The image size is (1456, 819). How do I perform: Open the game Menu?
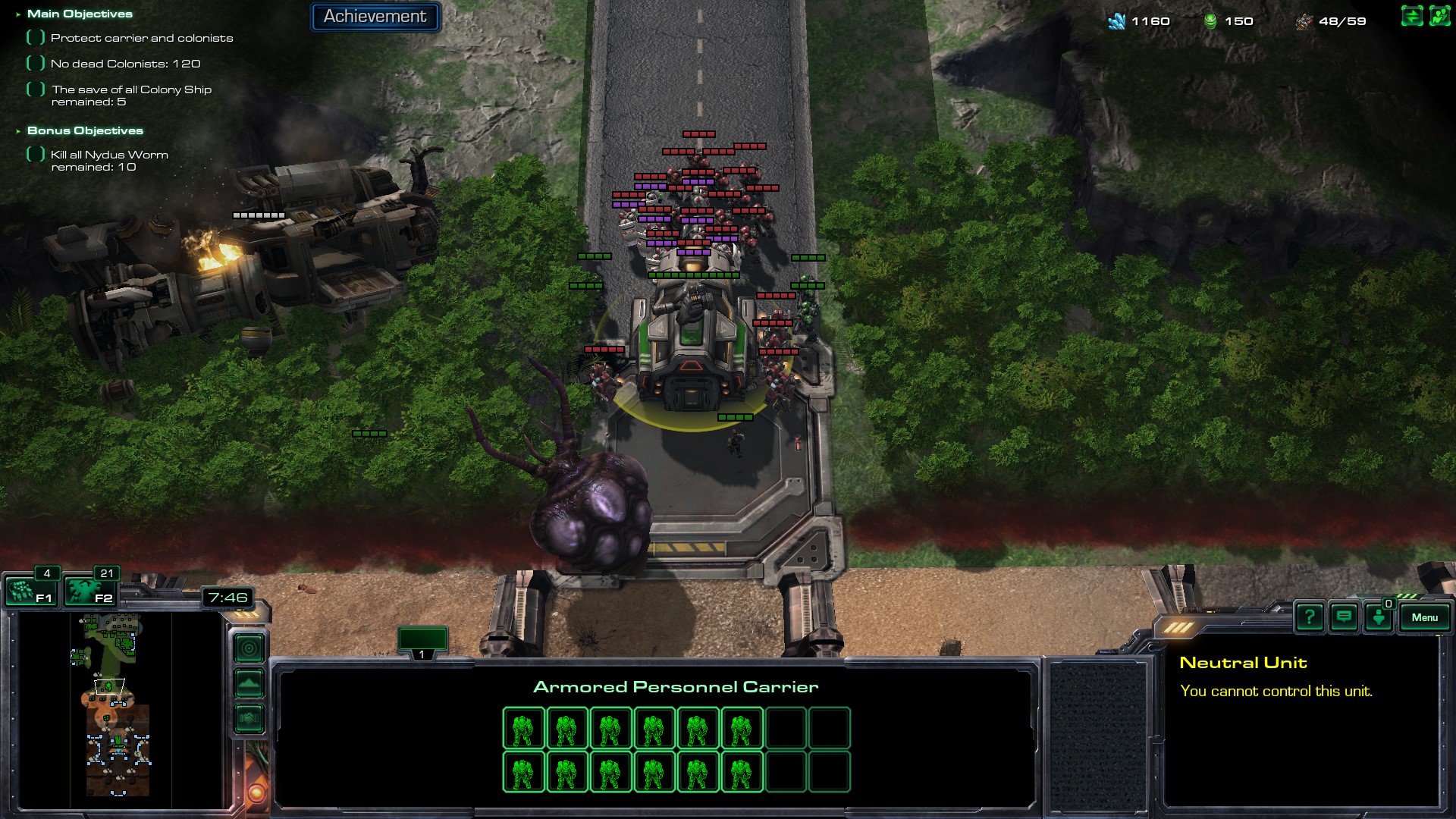point(1424,617)
